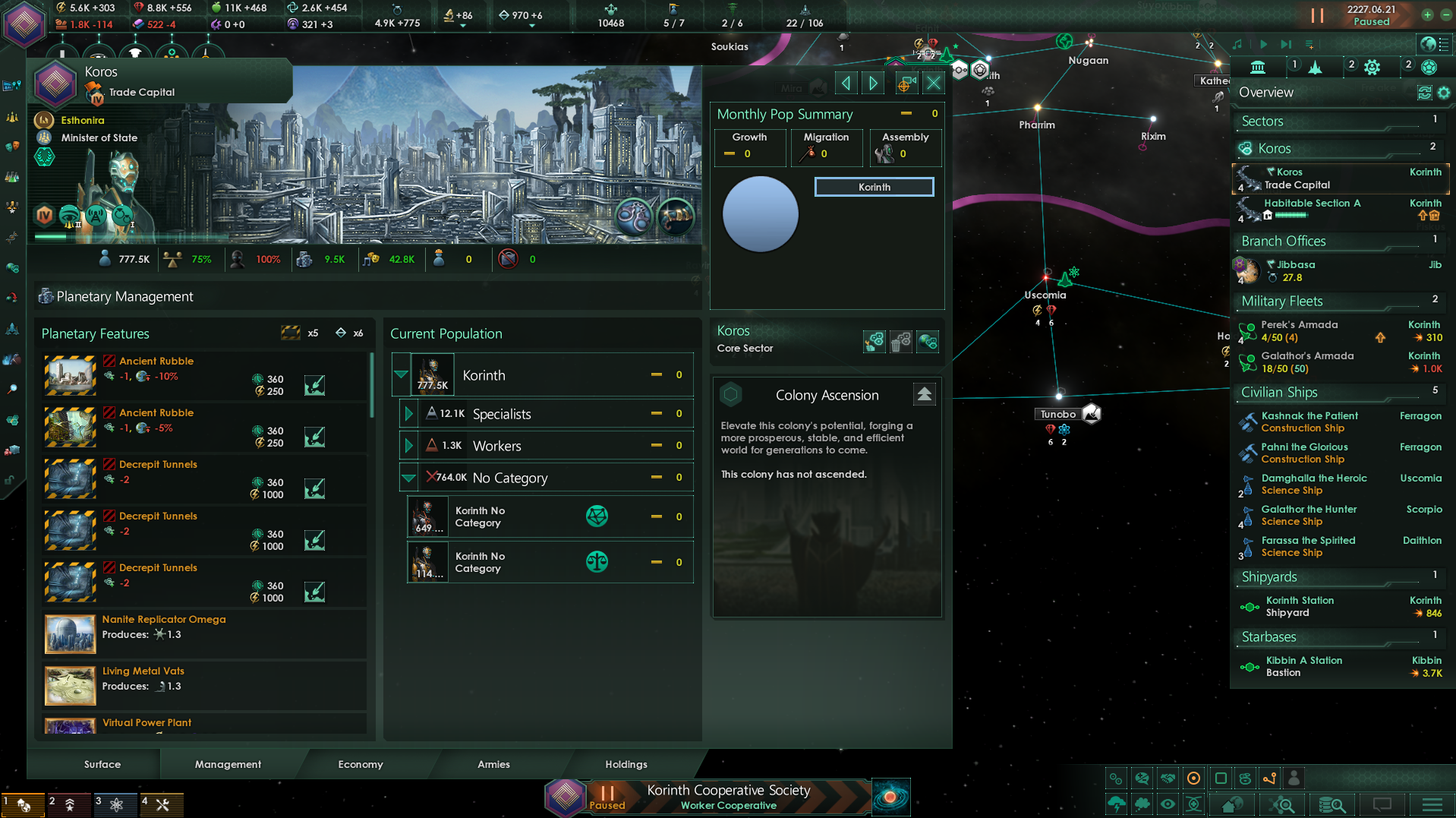Viewport: 1456px width, 818px height.
Task: Show the Armies tab
Action: click(493, 764)
